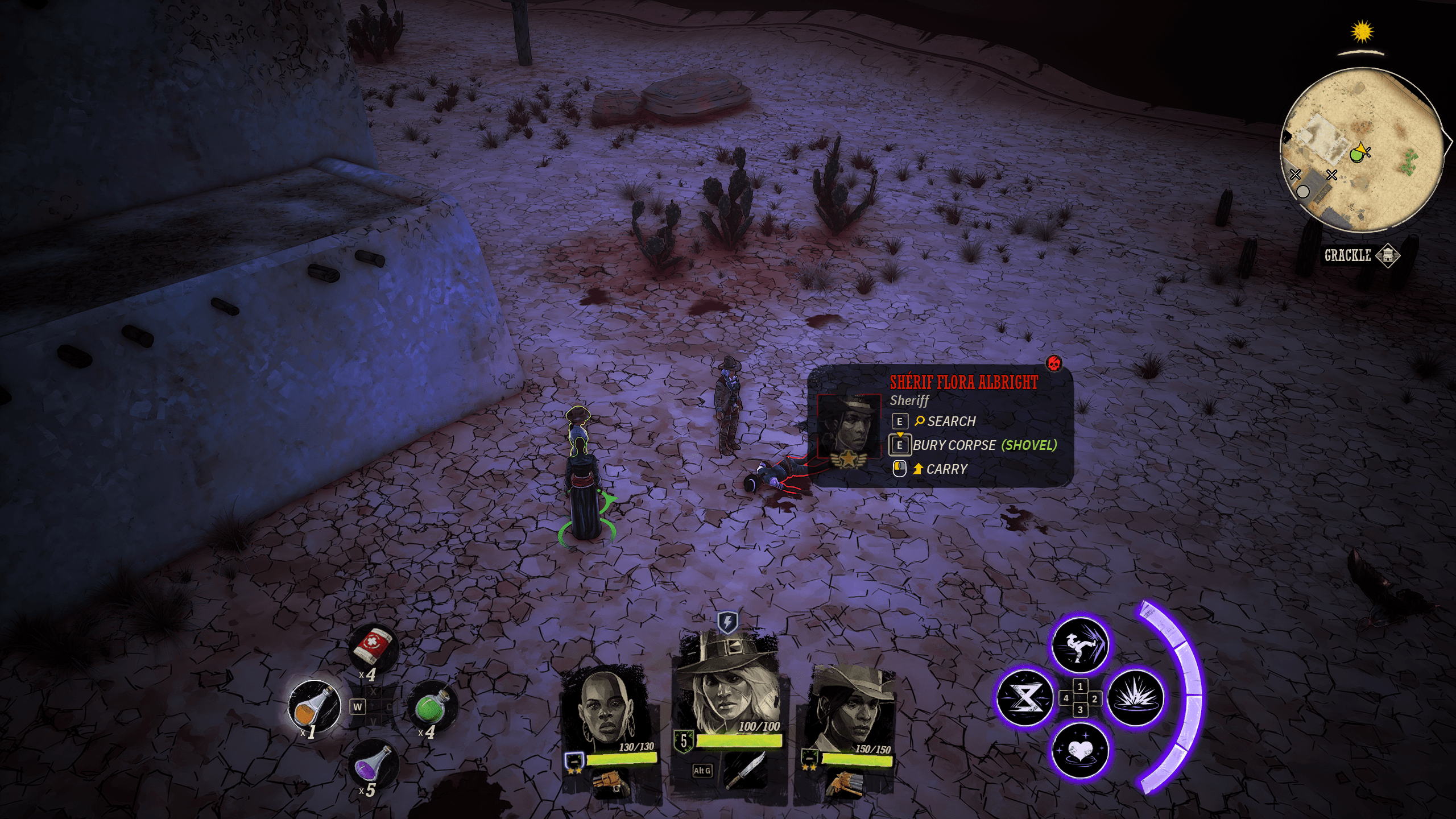Choose Search on the sheriff's corpse
Screen dimensions: 1456x819
[x=951, y=421]
